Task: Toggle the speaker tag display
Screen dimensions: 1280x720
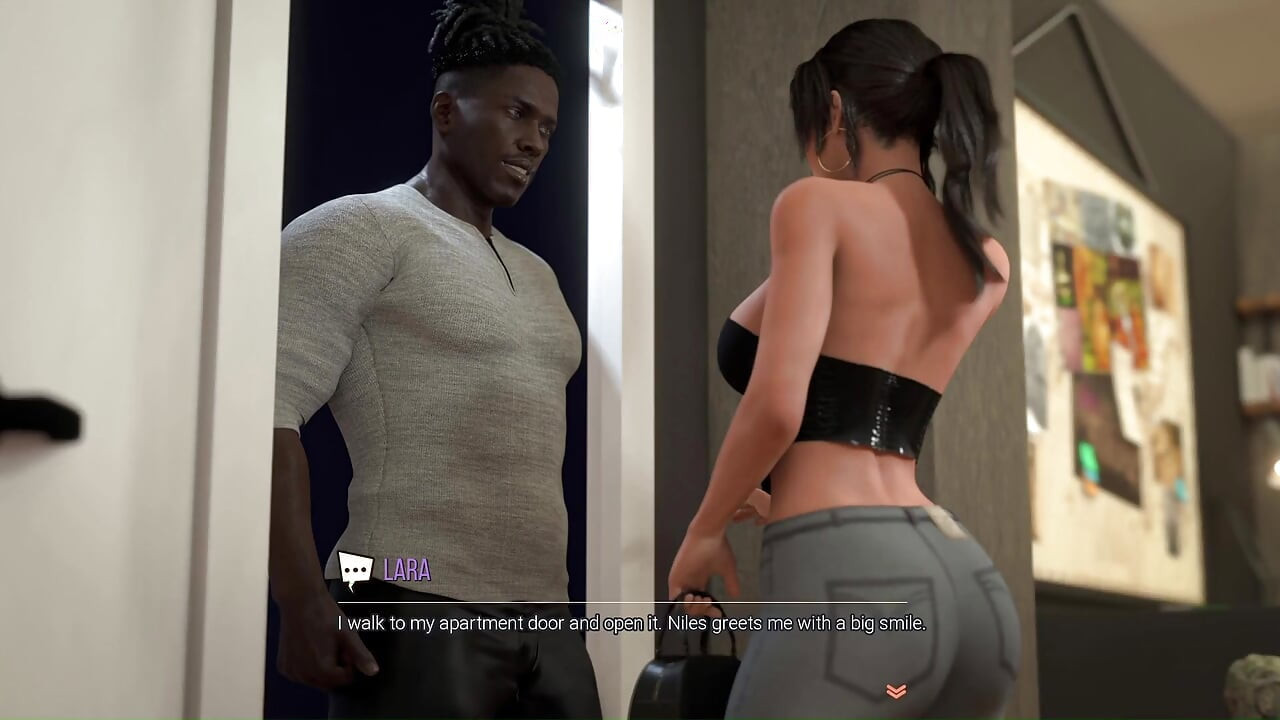Action: pyautogui.click(x=406, y=572)
